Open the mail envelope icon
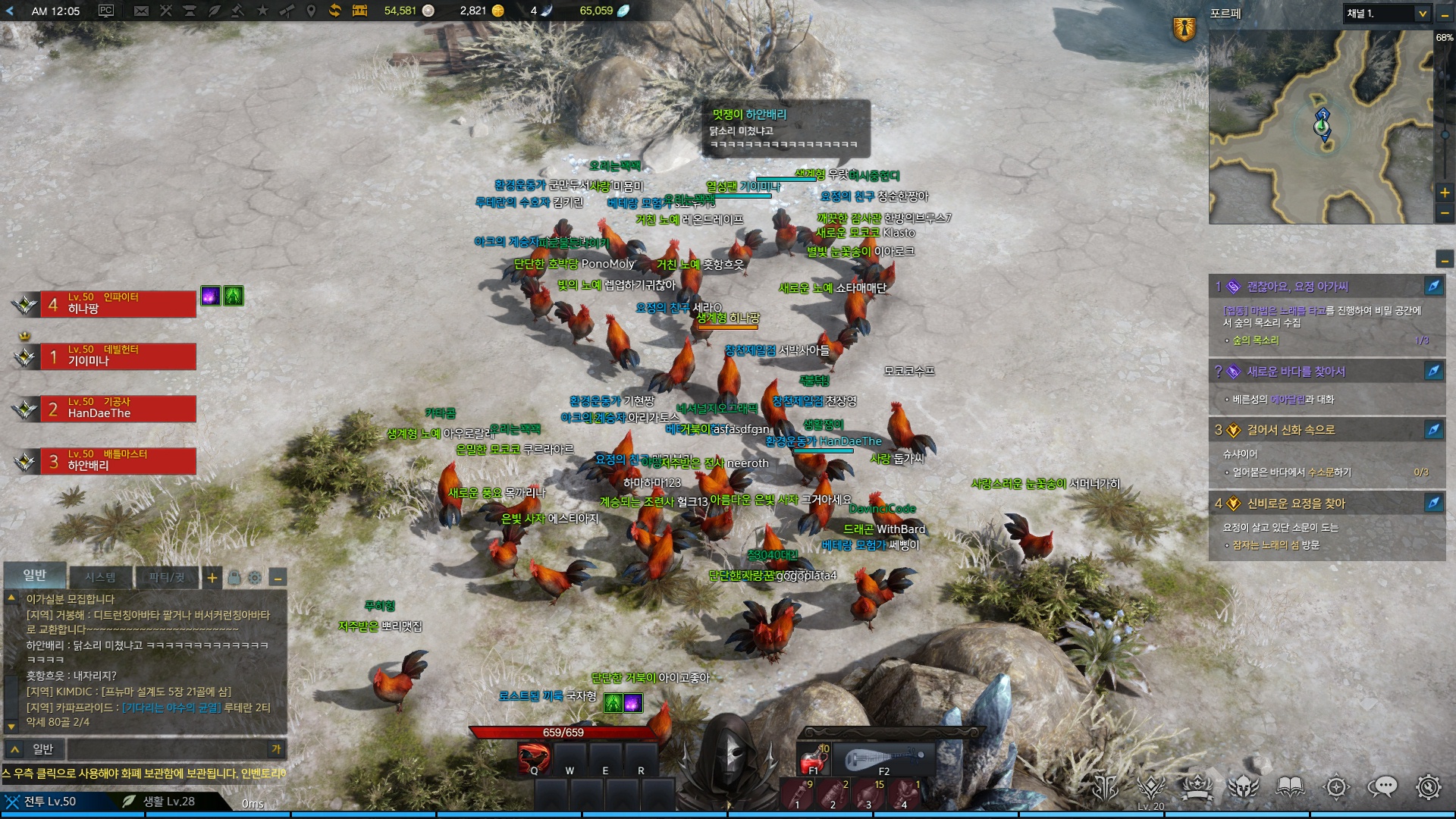 point(141,11)
